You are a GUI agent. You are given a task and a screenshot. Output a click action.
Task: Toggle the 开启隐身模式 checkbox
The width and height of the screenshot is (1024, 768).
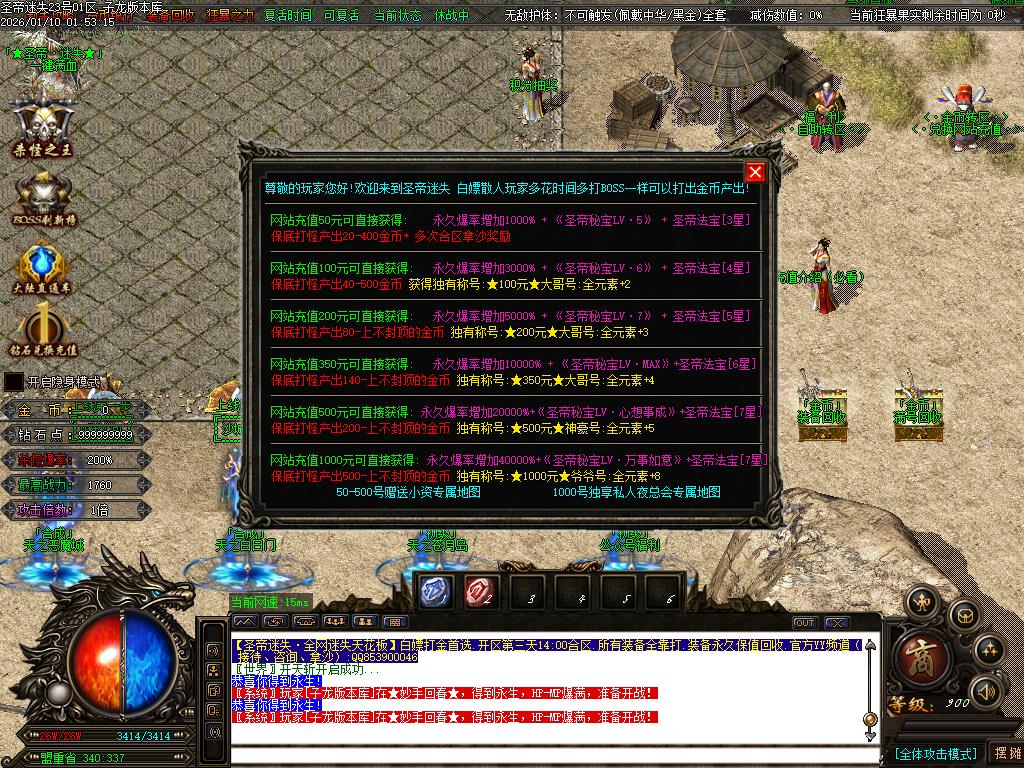(13, 381)
